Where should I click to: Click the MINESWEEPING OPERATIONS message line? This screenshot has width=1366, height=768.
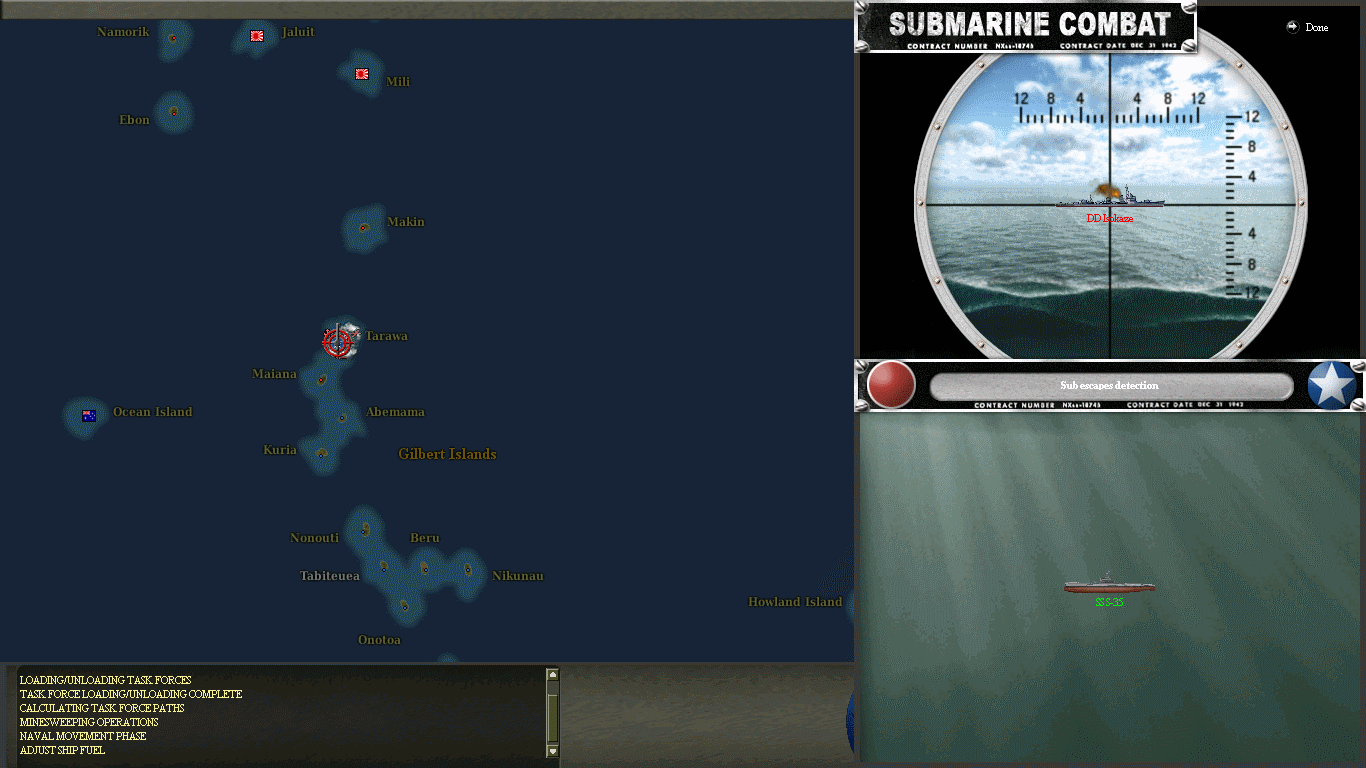[x=88, y=722]
